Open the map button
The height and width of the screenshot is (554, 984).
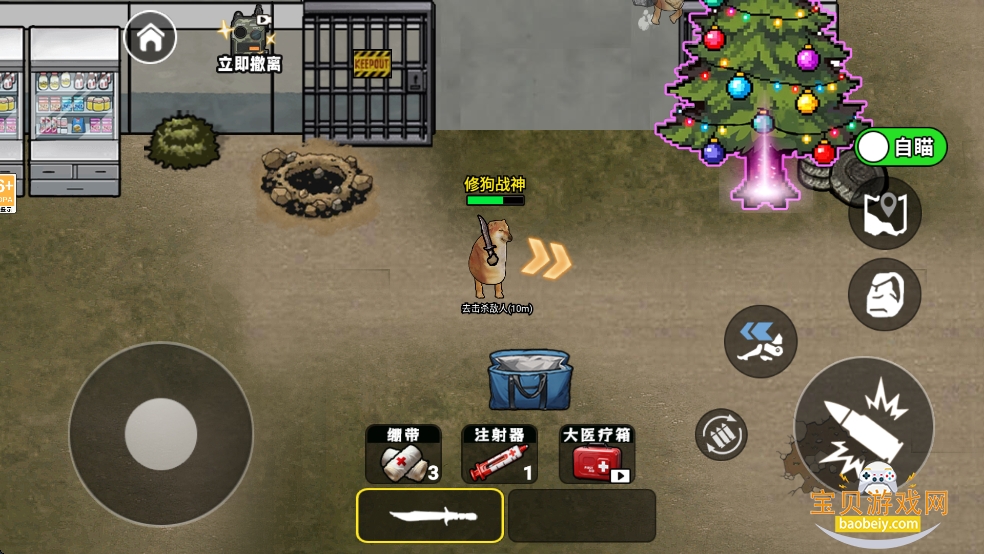click(884, 213)
